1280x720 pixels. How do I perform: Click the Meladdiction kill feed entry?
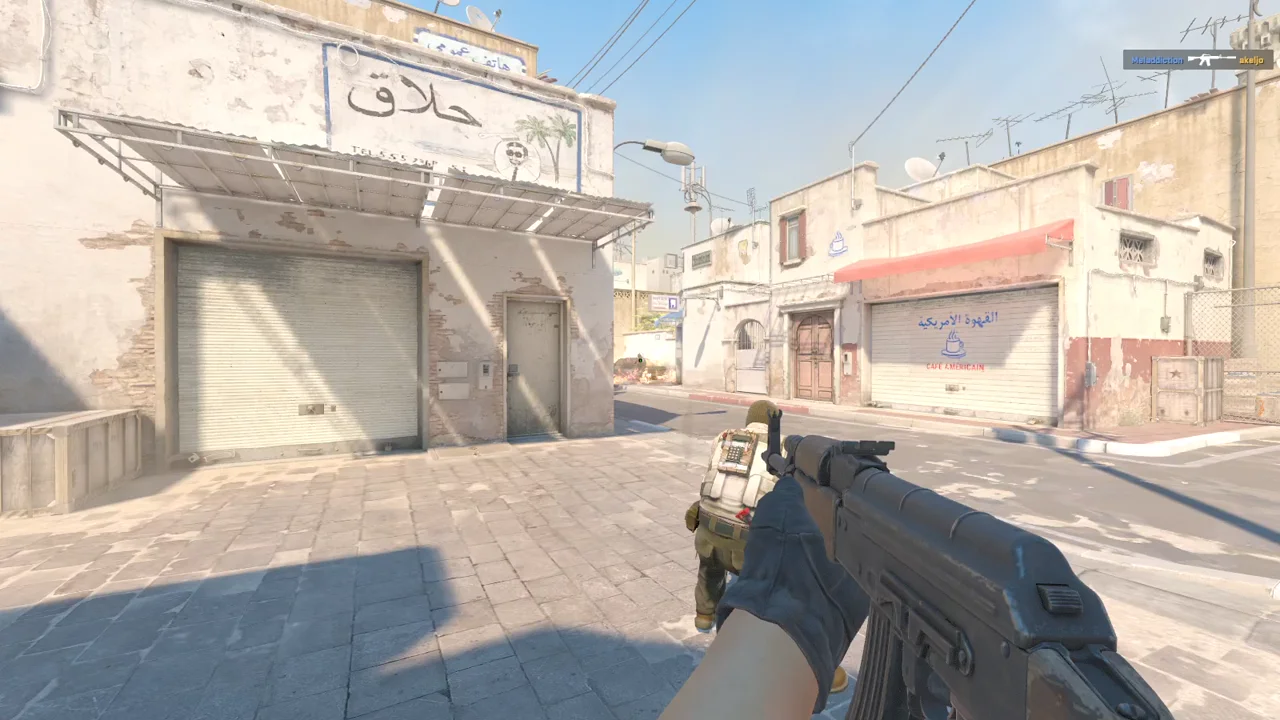coord(1197,59)
